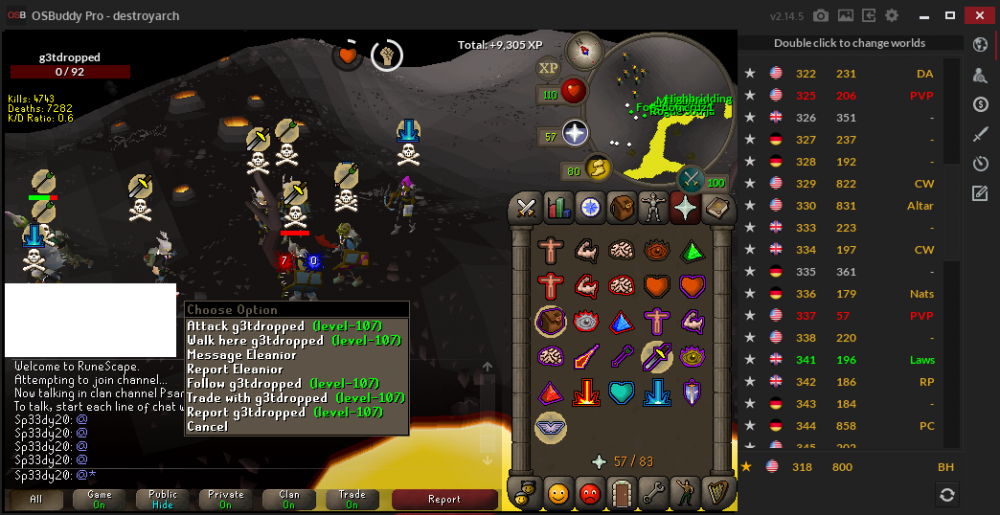Close the OSBuddy Pro window
This screenshot has width=1000, height=515.
point(976,15)
